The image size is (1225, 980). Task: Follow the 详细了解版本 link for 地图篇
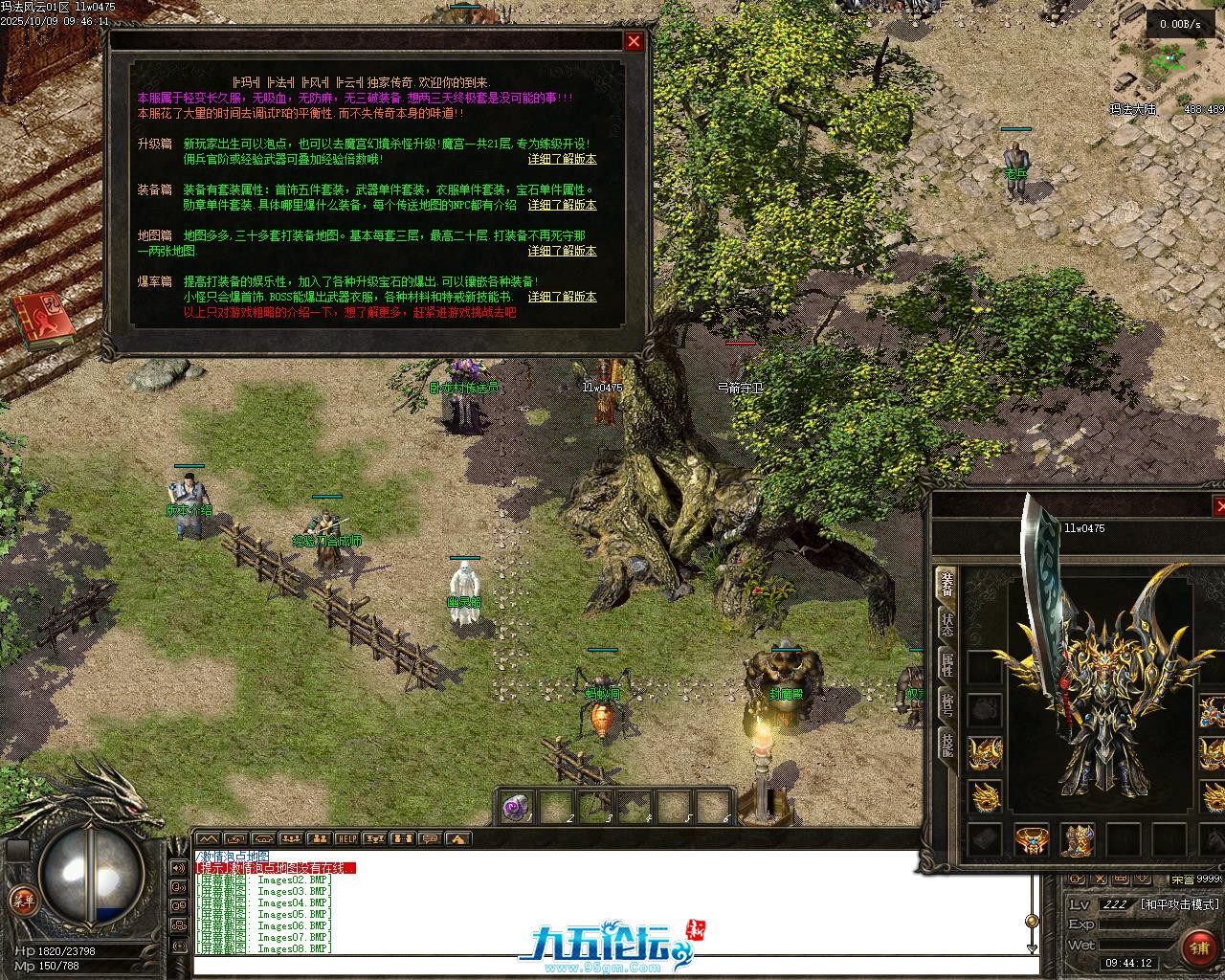point(562,251)
